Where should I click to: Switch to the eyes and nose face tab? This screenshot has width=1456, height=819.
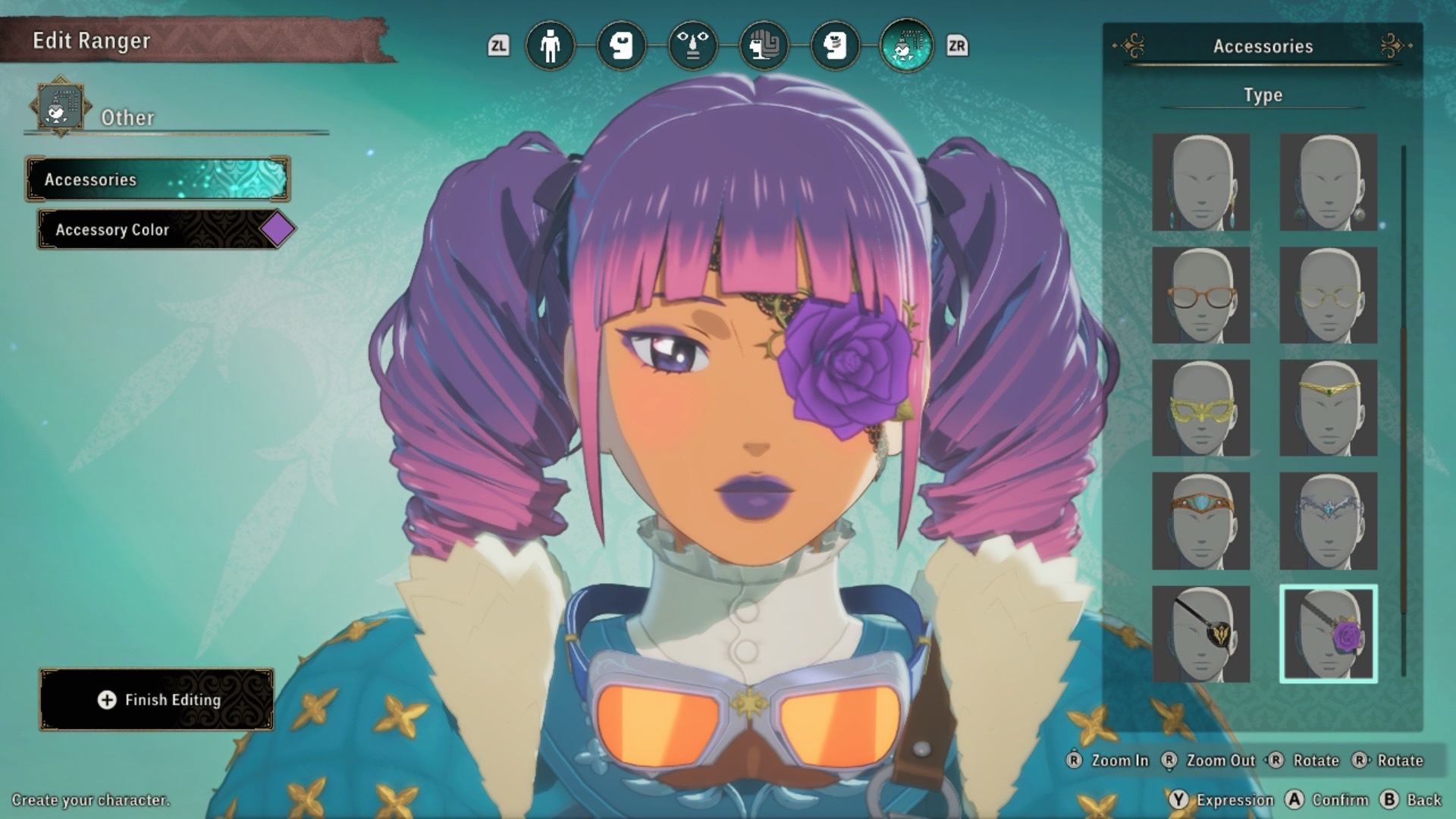pos(692,46)
